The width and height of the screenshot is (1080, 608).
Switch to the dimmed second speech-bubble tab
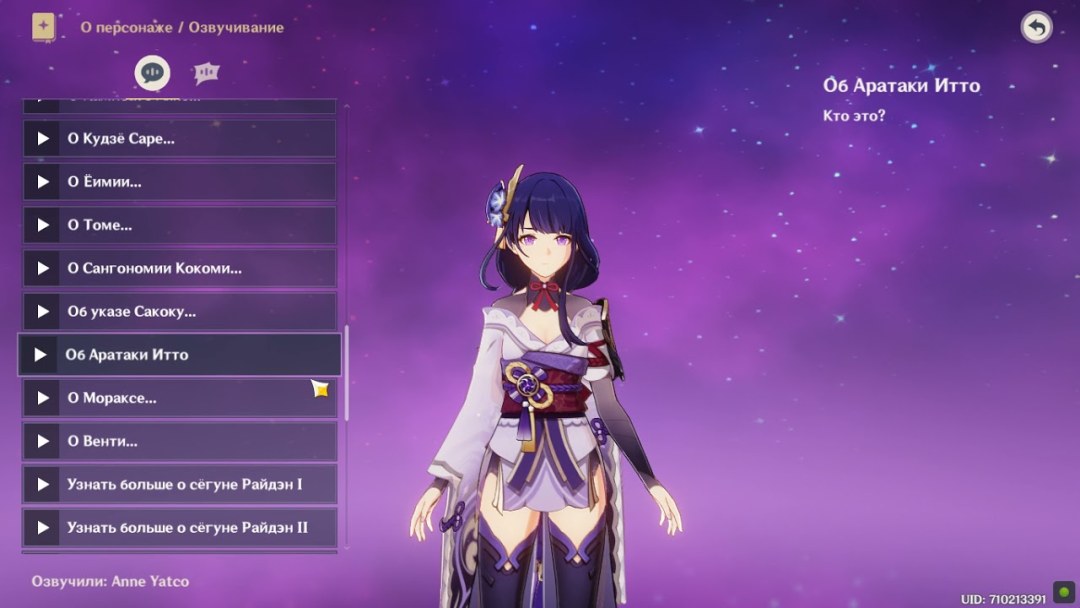coord(206,72)
